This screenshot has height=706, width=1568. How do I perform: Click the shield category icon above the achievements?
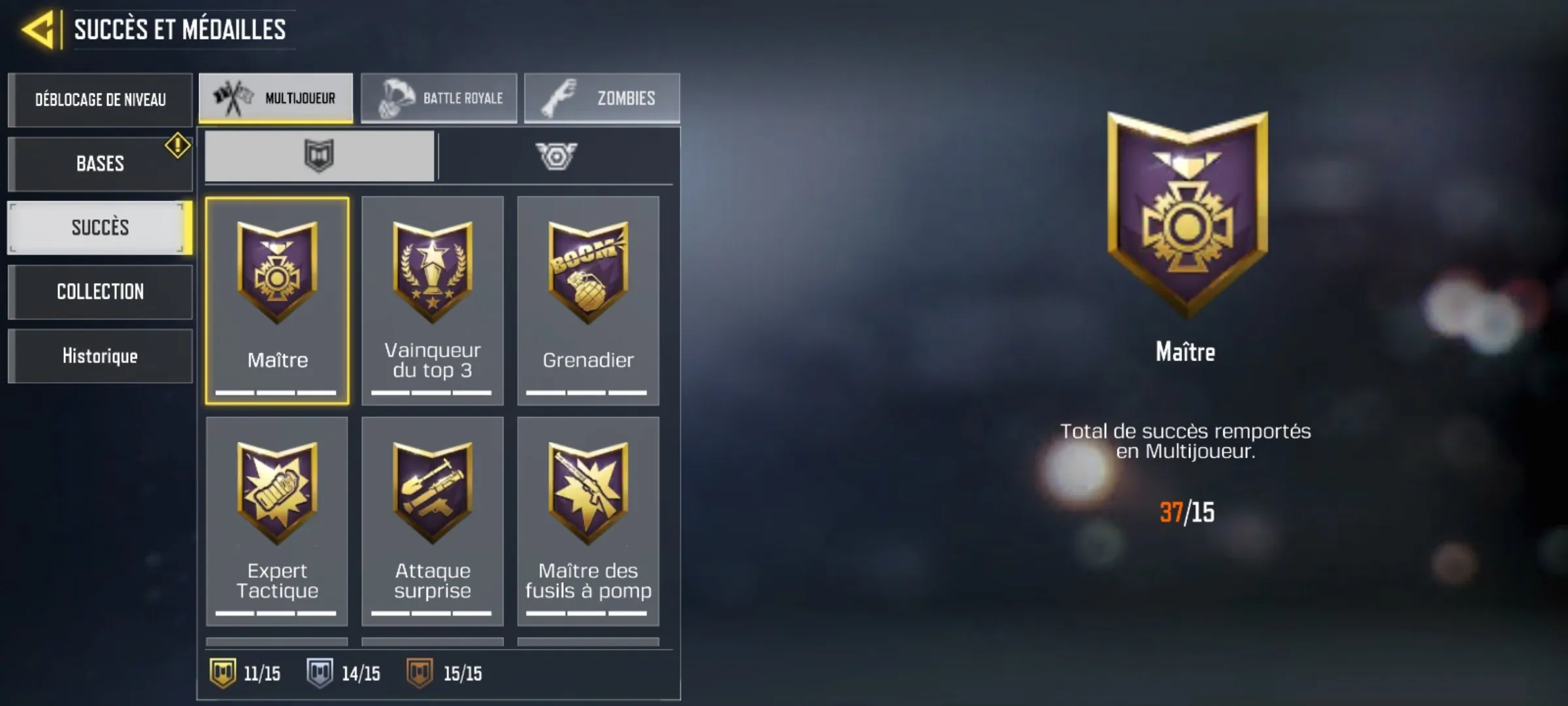pos(318,156)
